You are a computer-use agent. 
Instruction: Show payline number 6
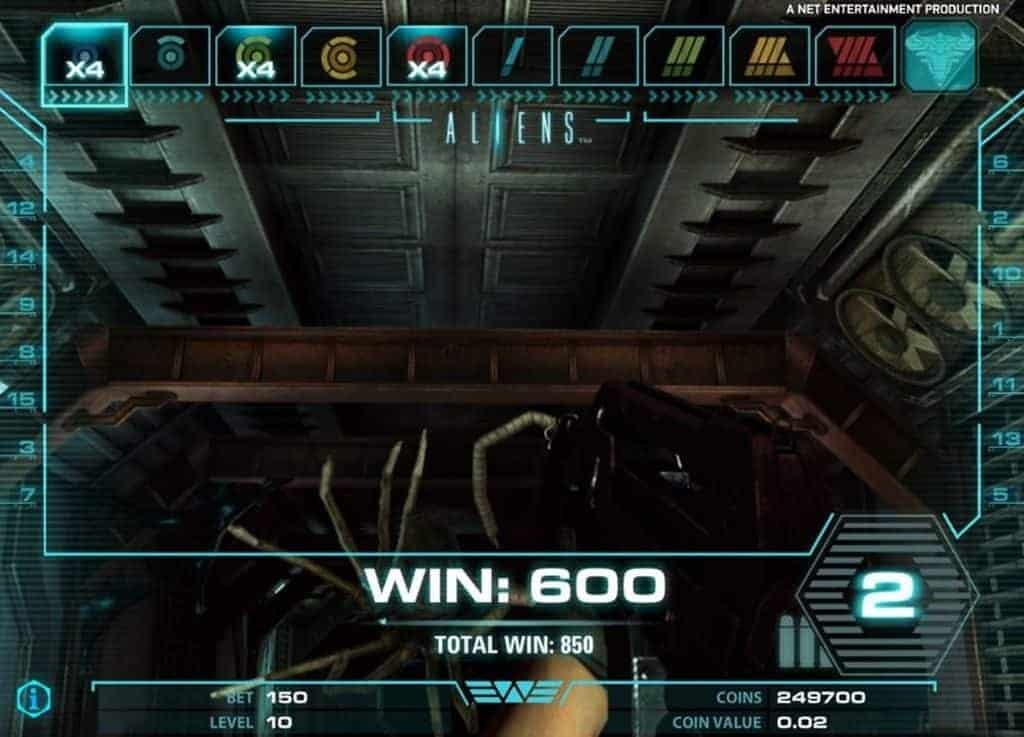click(1000, 162)
